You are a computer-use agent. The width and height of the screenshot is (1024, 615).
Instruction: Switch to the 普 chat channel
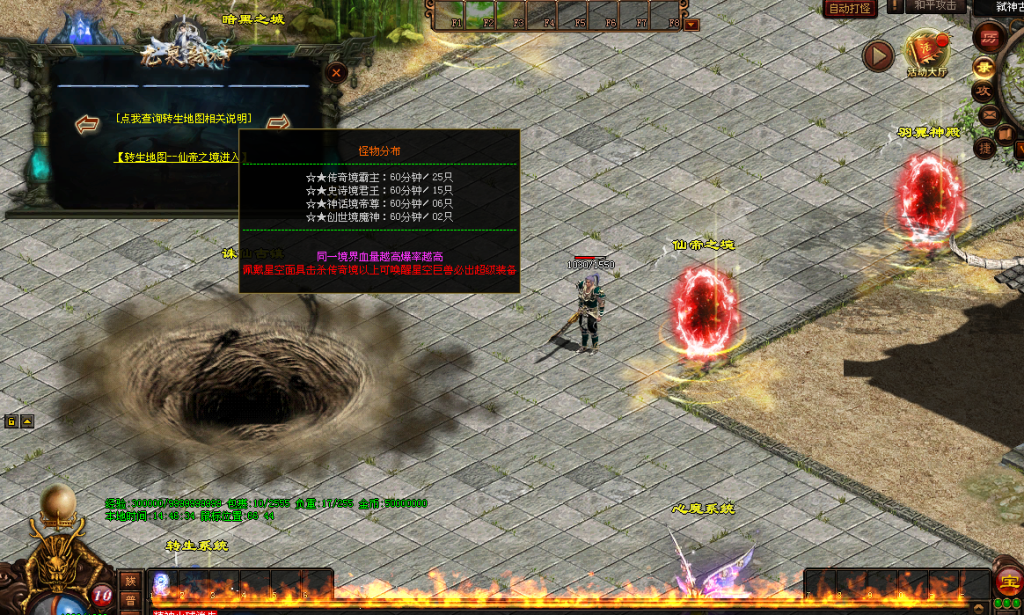(x=131, y=599)
